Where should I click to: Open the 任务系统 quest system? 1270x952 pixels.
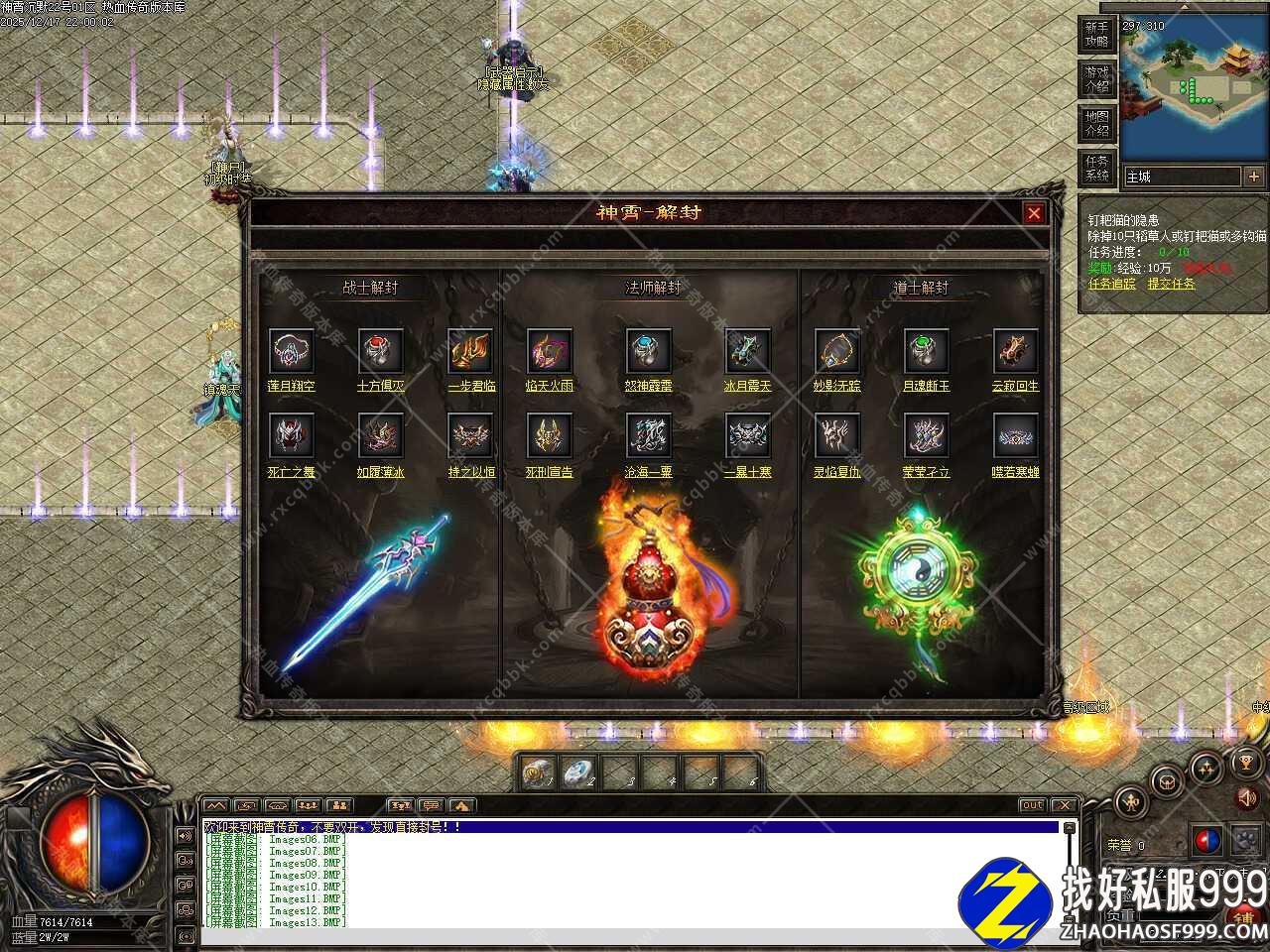1096,168
